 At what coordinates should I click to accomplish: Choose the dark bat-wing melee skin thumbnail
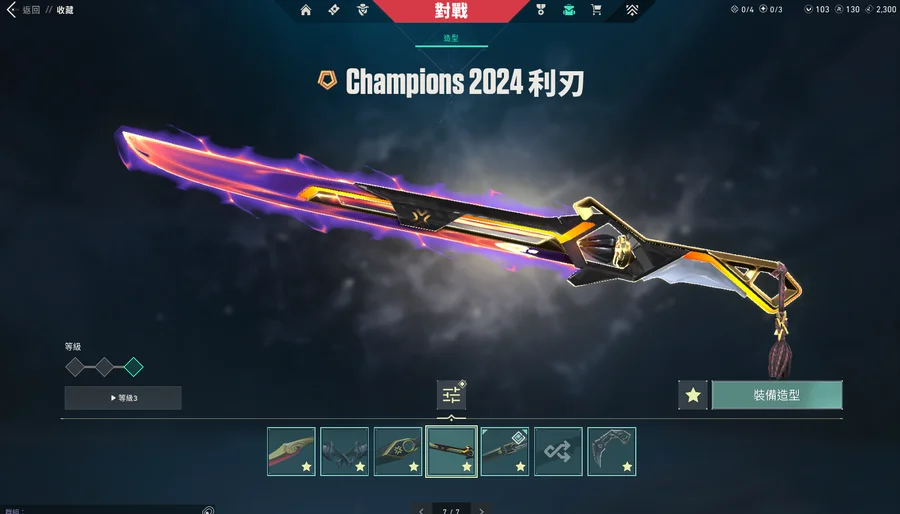(345, 451)
